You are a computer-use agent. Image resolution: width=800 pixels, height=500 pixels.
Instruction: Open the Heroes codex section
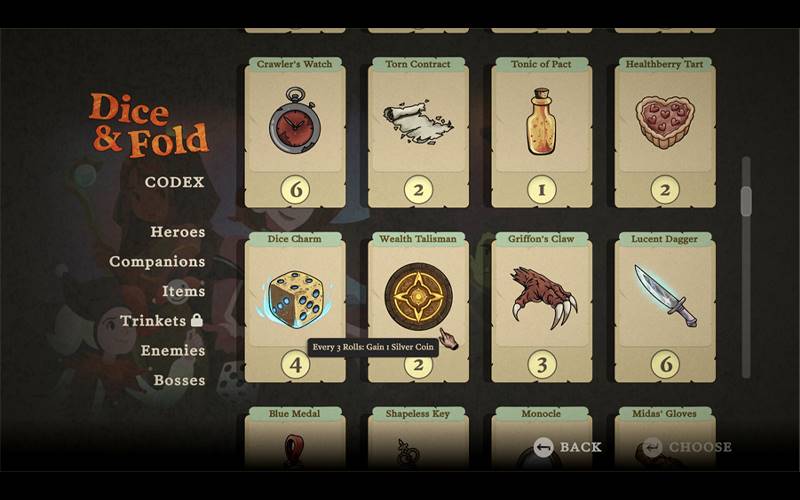point(177,232)
